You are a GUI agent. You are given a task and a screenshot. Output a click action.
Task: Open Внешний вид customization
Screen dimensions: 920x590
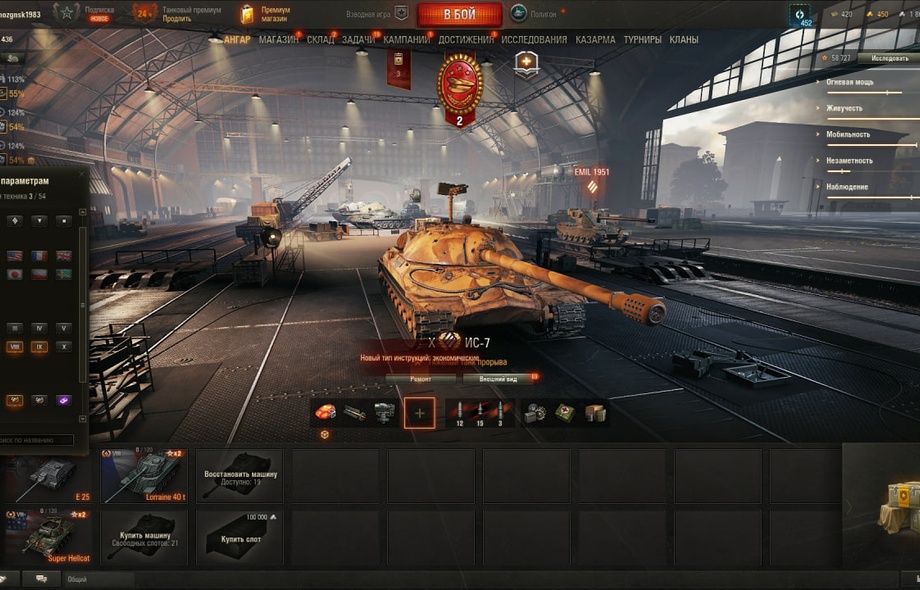pos(498,379)
